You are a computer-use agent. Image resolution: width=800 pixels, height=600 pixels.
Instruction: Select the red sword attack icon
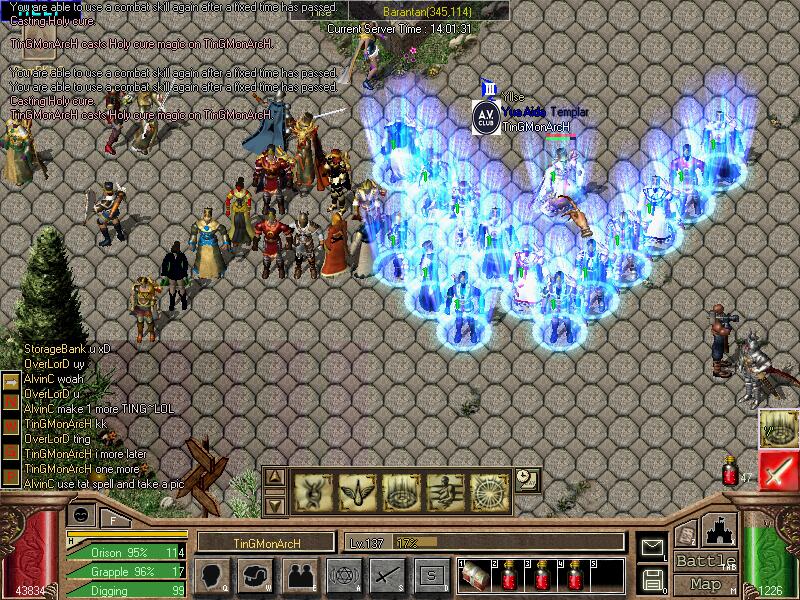(x=777, y=470)
